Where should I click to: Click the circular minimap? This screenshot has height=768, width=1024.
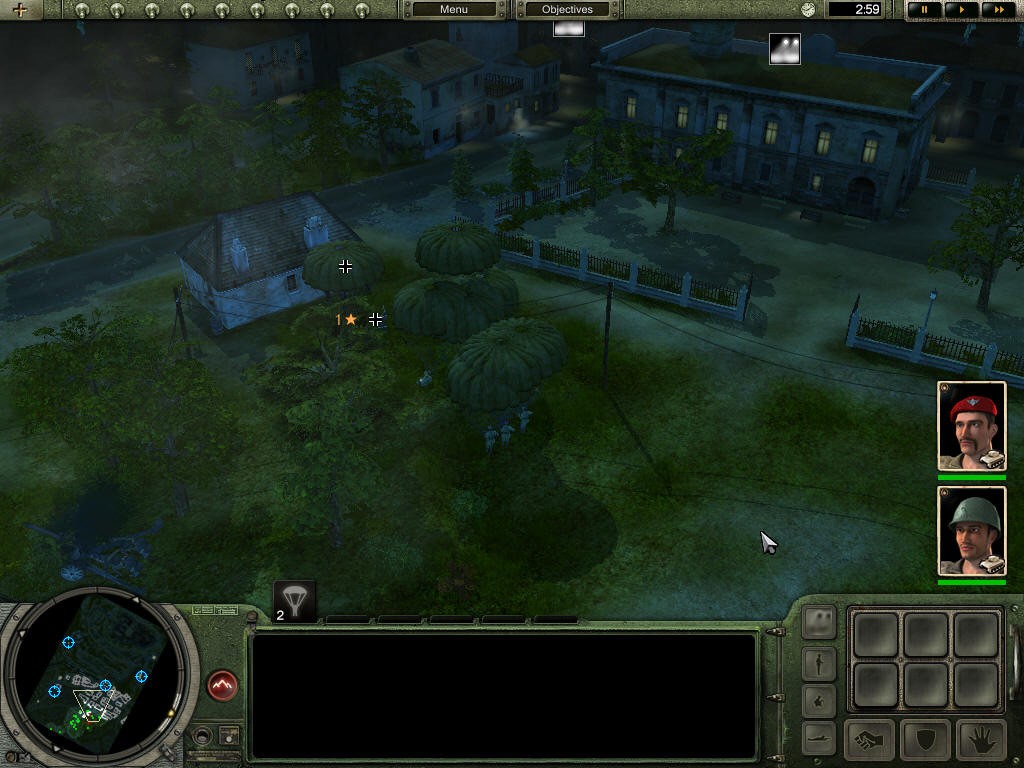tap(95, 675)
